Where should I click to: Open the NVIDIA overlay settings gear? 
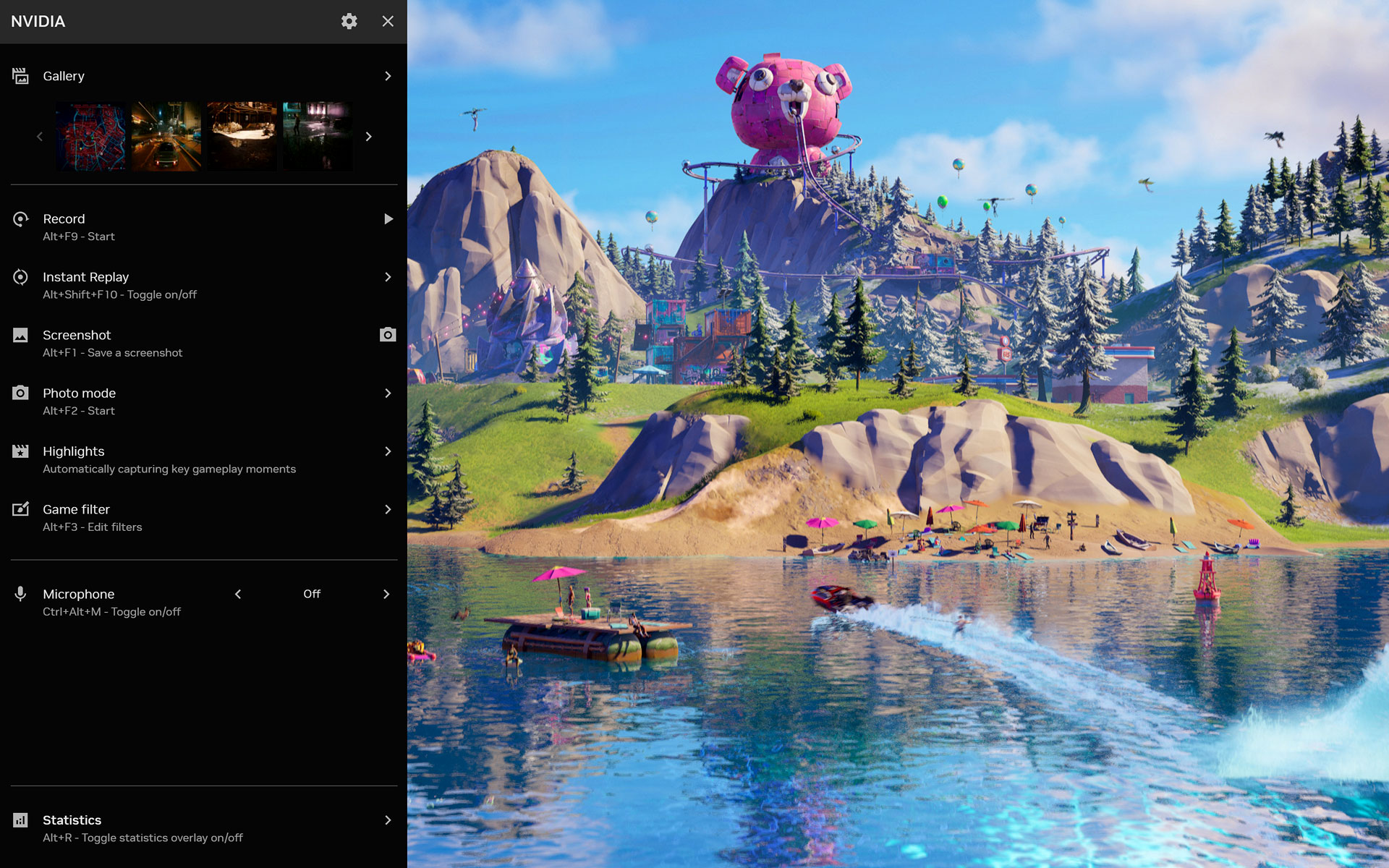click(x=349, y=22)
